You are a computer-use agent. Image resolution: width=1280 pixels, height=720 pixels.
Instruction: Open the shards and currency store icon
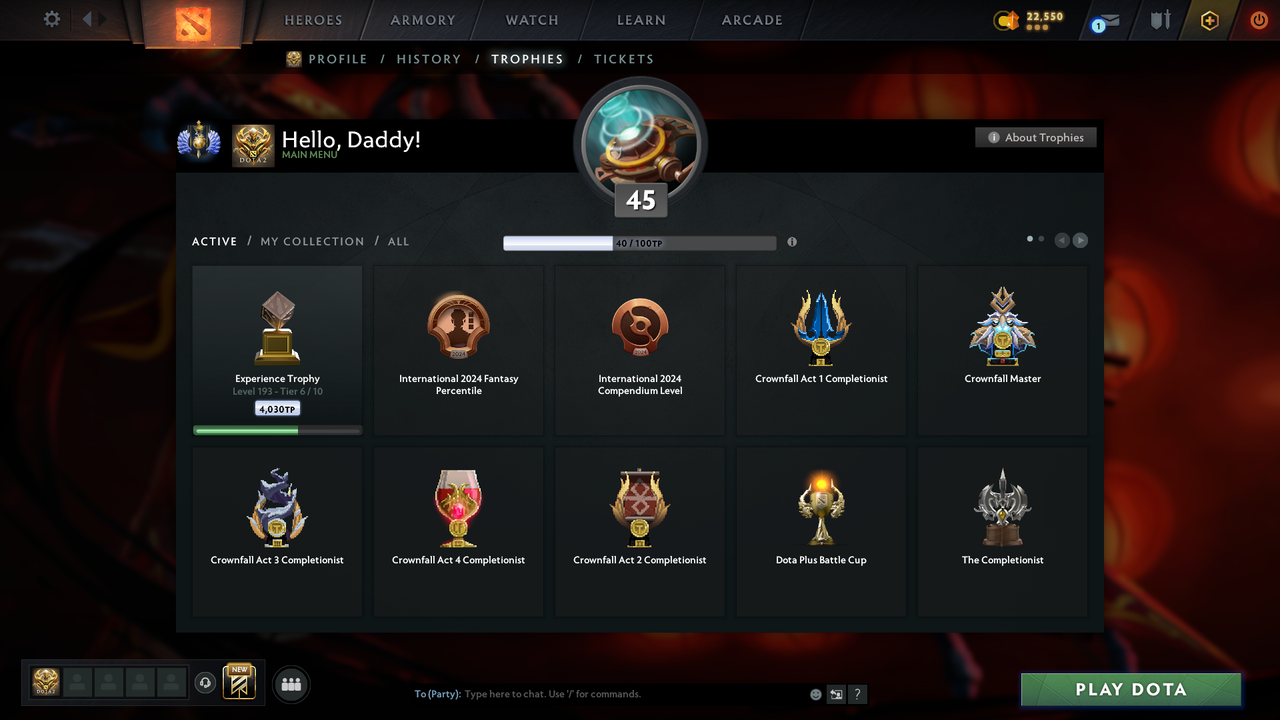coord(1008,20)
